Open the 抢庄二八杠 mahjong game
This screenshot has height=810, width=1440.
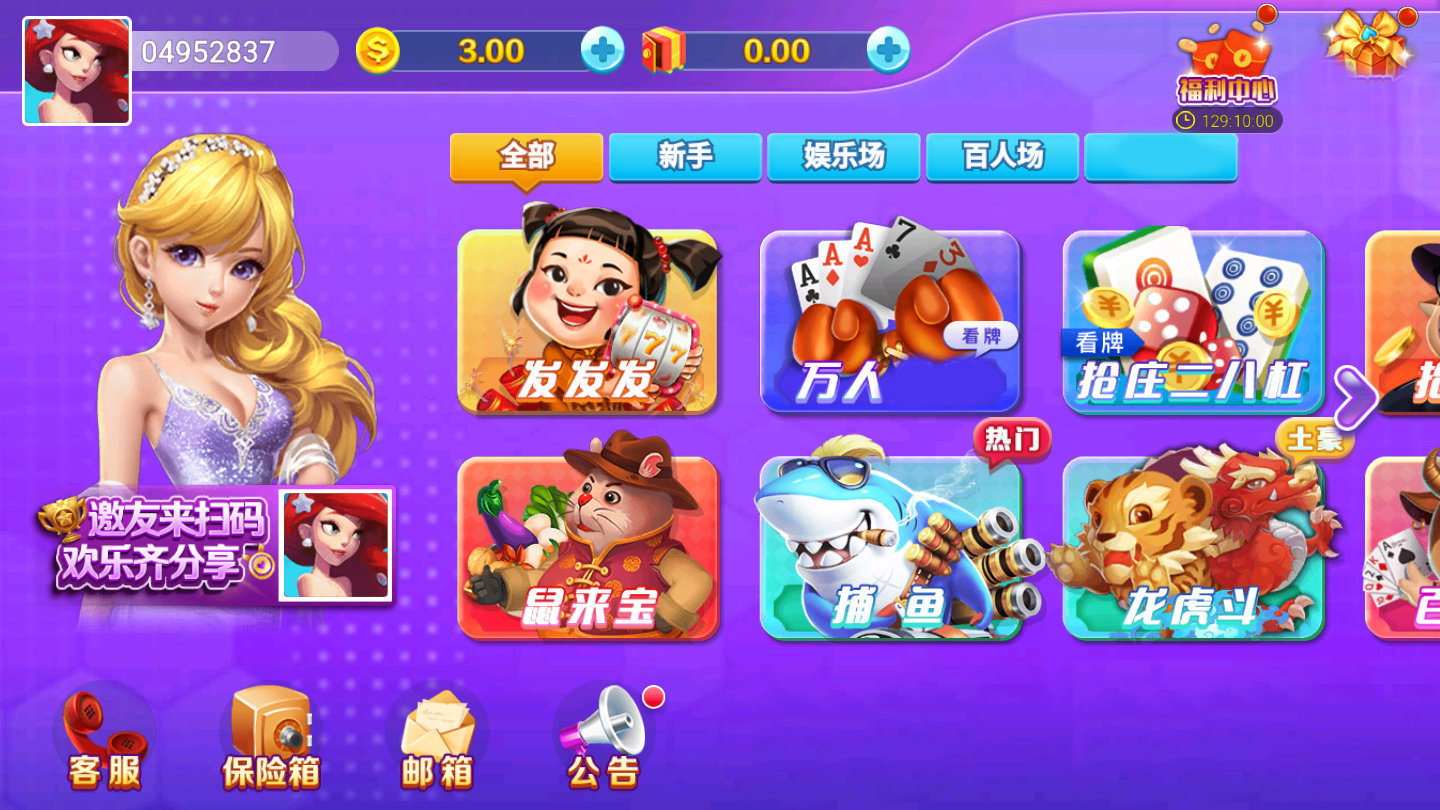pyautogui.click(x=1195, y=320)
